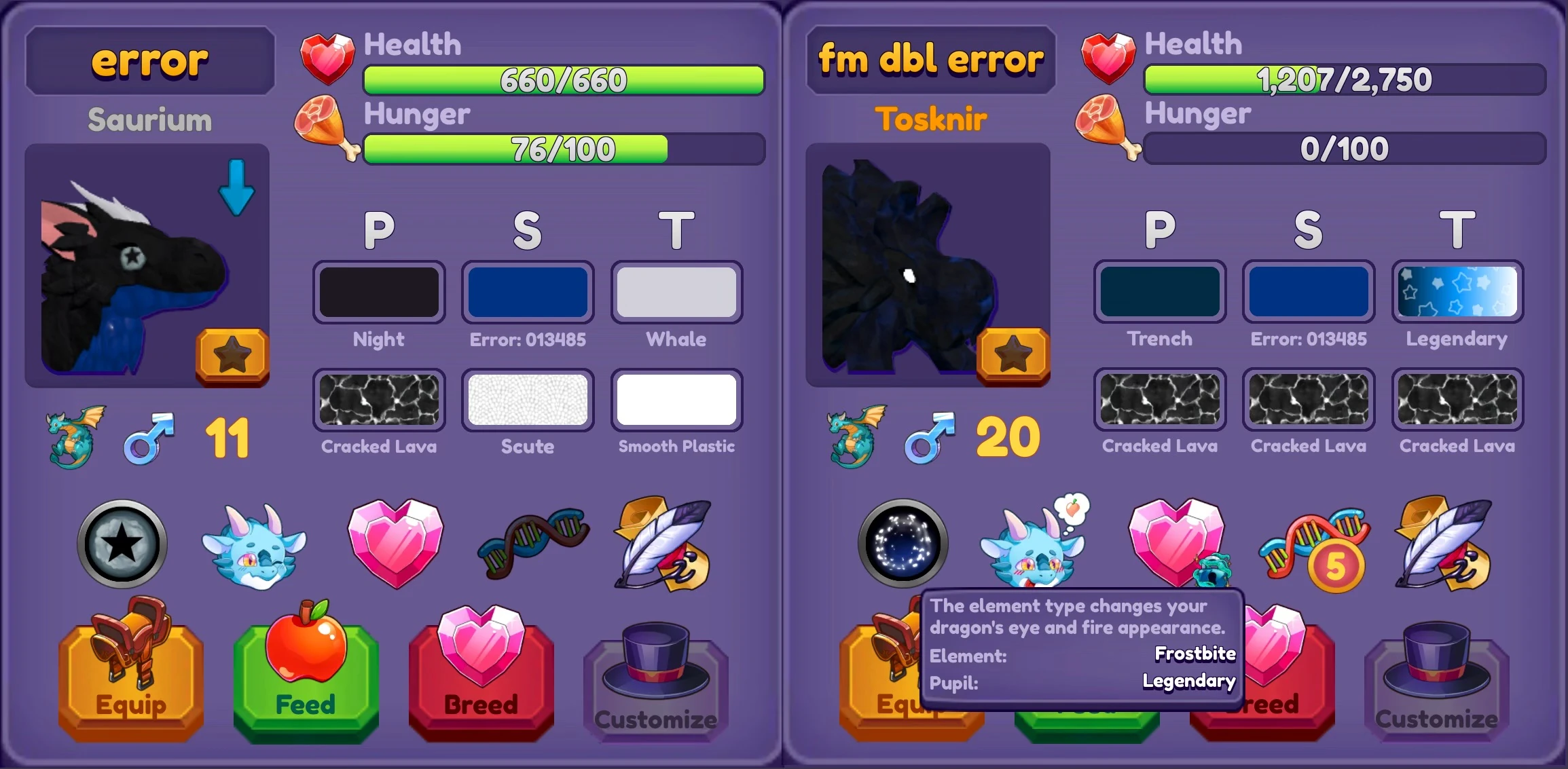Screen dimensions: 1568x769
Task: Click the DNA genetics icon for Saurium
Action: click(530, 543)
